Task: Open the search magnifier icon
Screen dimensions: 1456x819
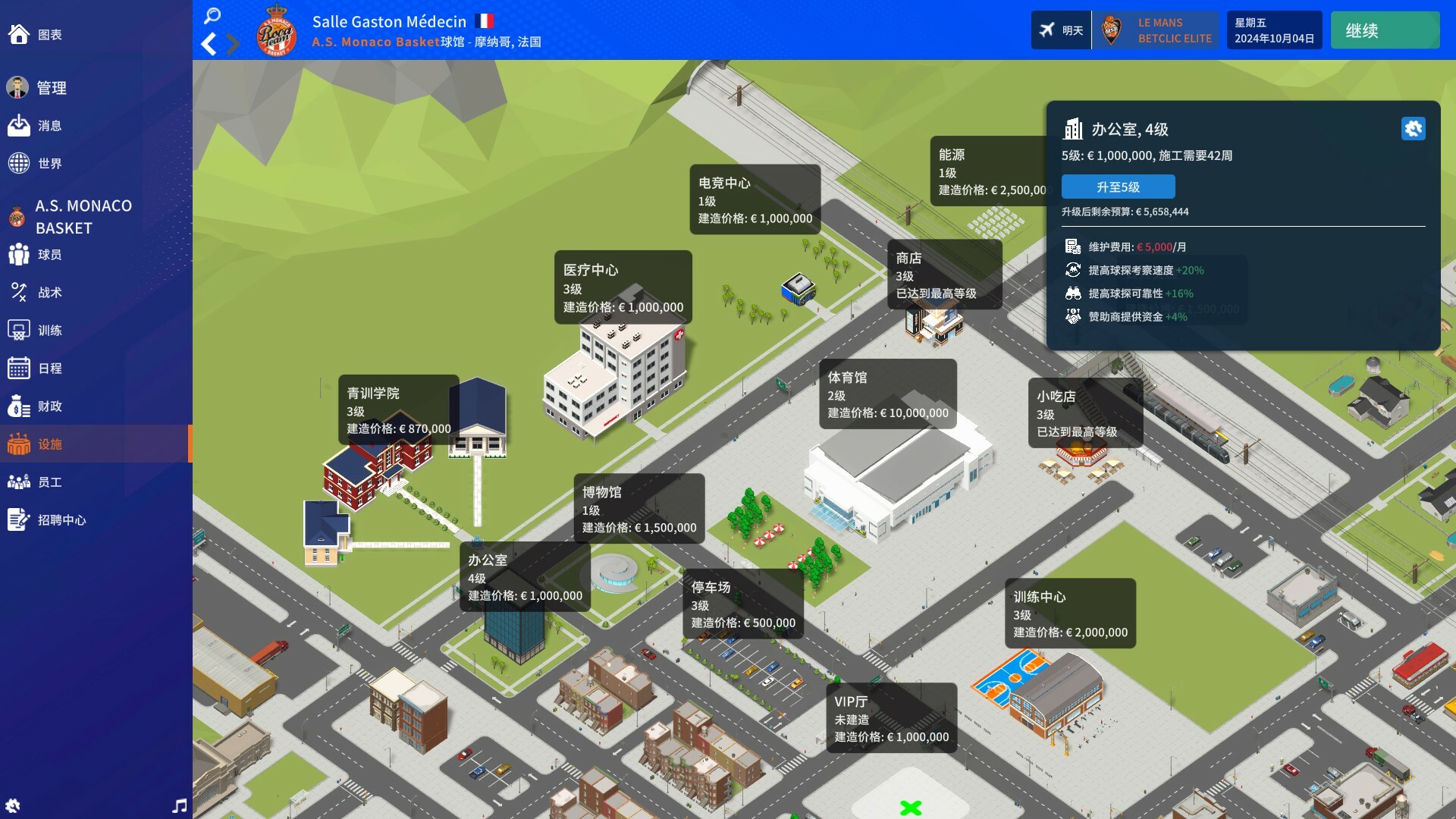Action: pos(212,15)
